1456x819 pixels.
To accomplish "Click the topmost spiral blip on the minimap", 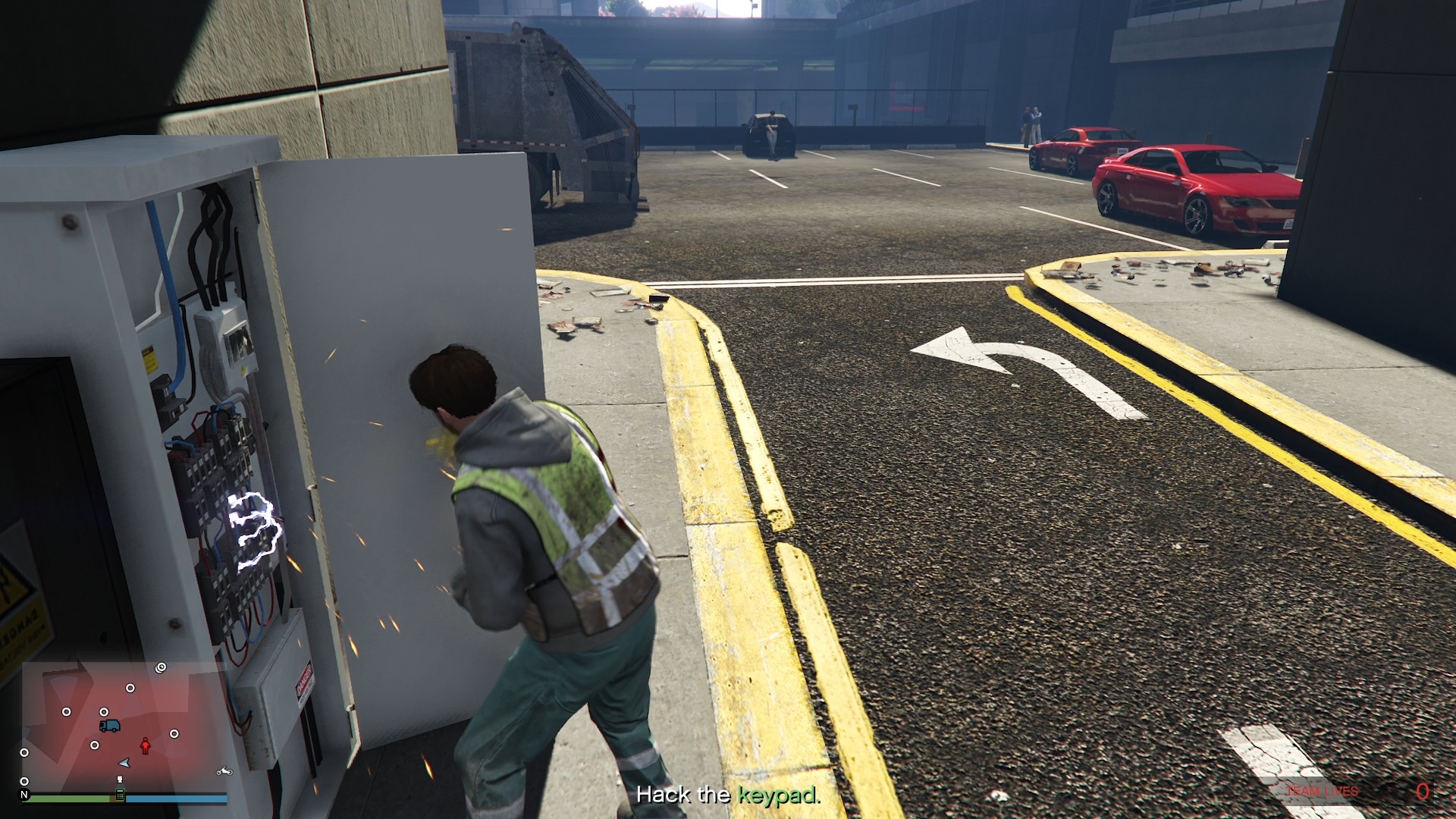I will click(160, 667).
